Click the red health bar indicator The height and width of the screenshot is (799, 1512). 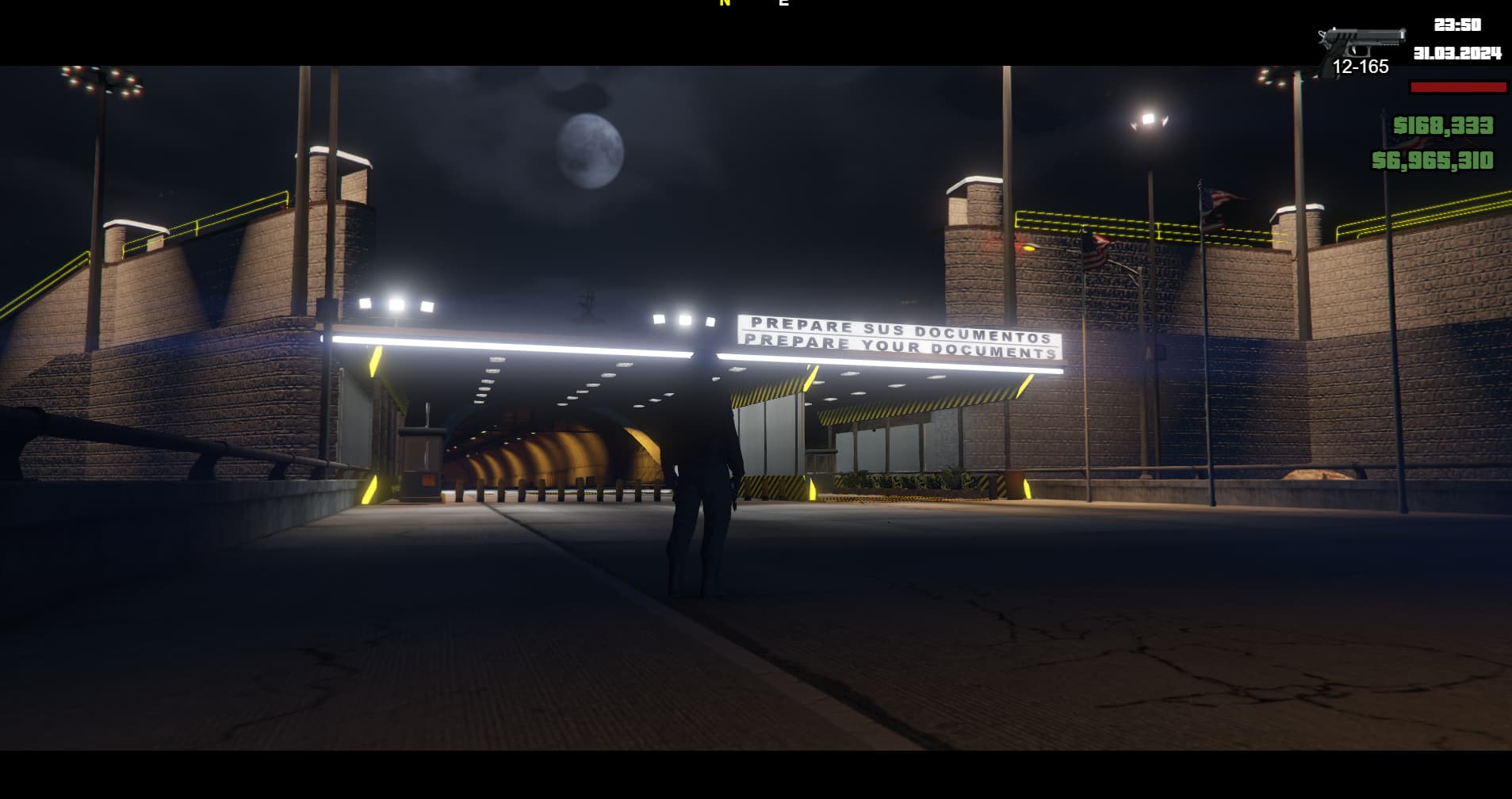(x=1457, y=88)
